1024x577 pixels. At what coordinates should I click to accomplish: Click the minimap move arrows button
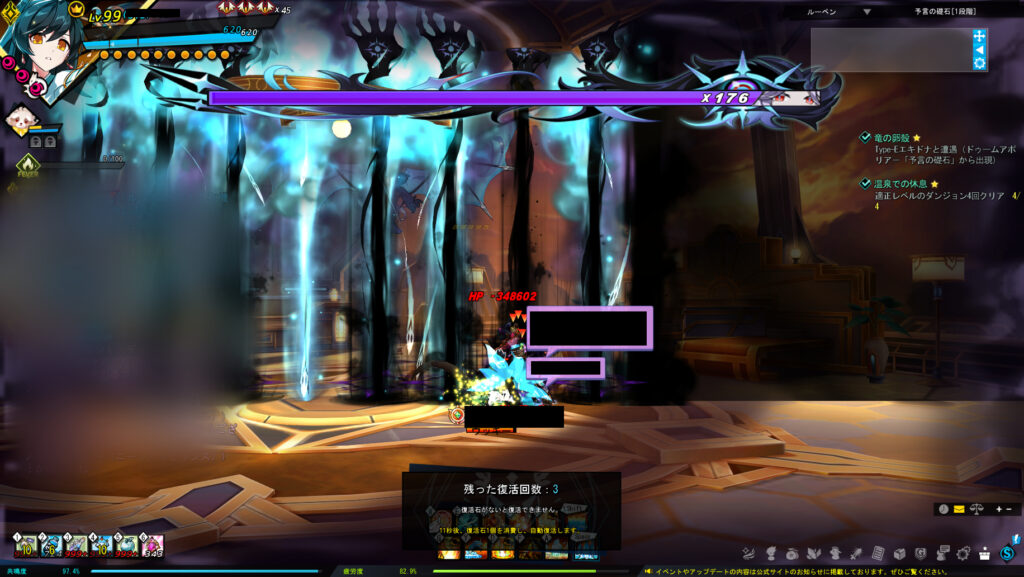pyautogui.click(x=979, y=35)
